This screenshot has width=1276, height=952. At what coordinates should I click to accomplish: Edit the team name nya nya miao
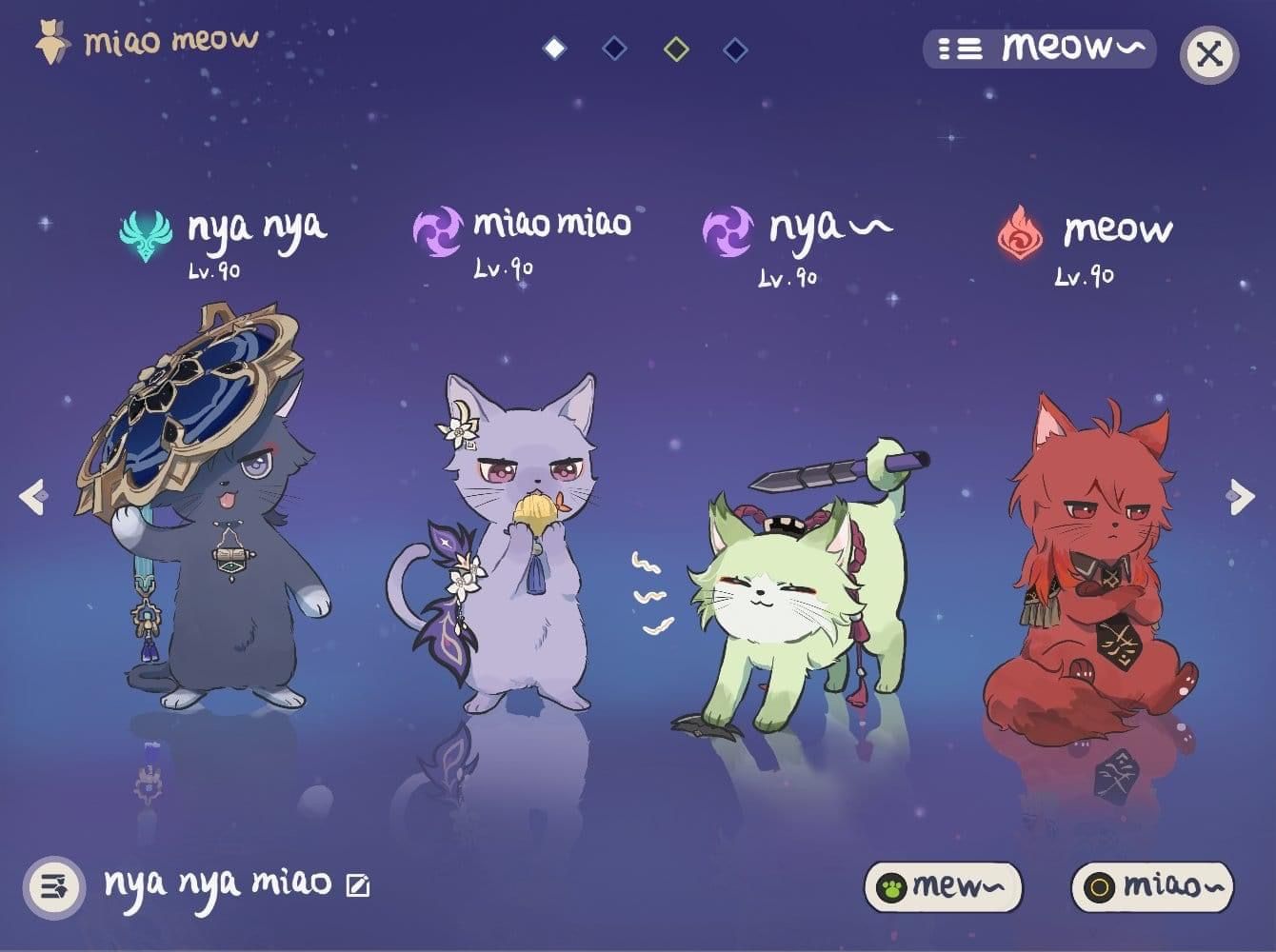[356, 885]
